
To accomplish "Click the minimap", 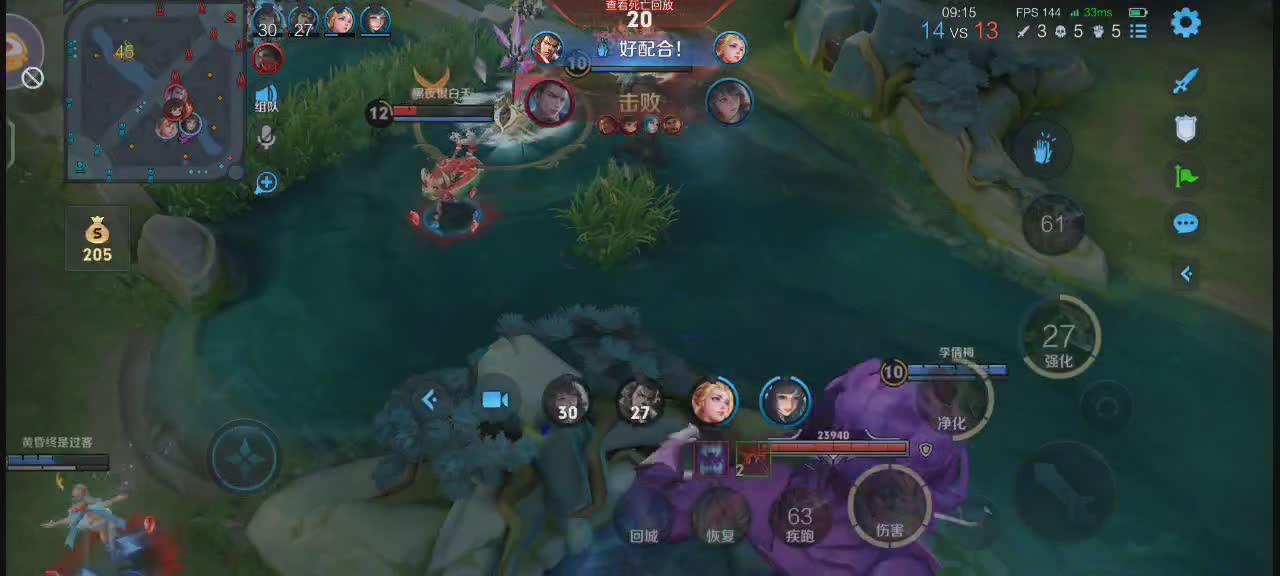I will coord(154,92).
